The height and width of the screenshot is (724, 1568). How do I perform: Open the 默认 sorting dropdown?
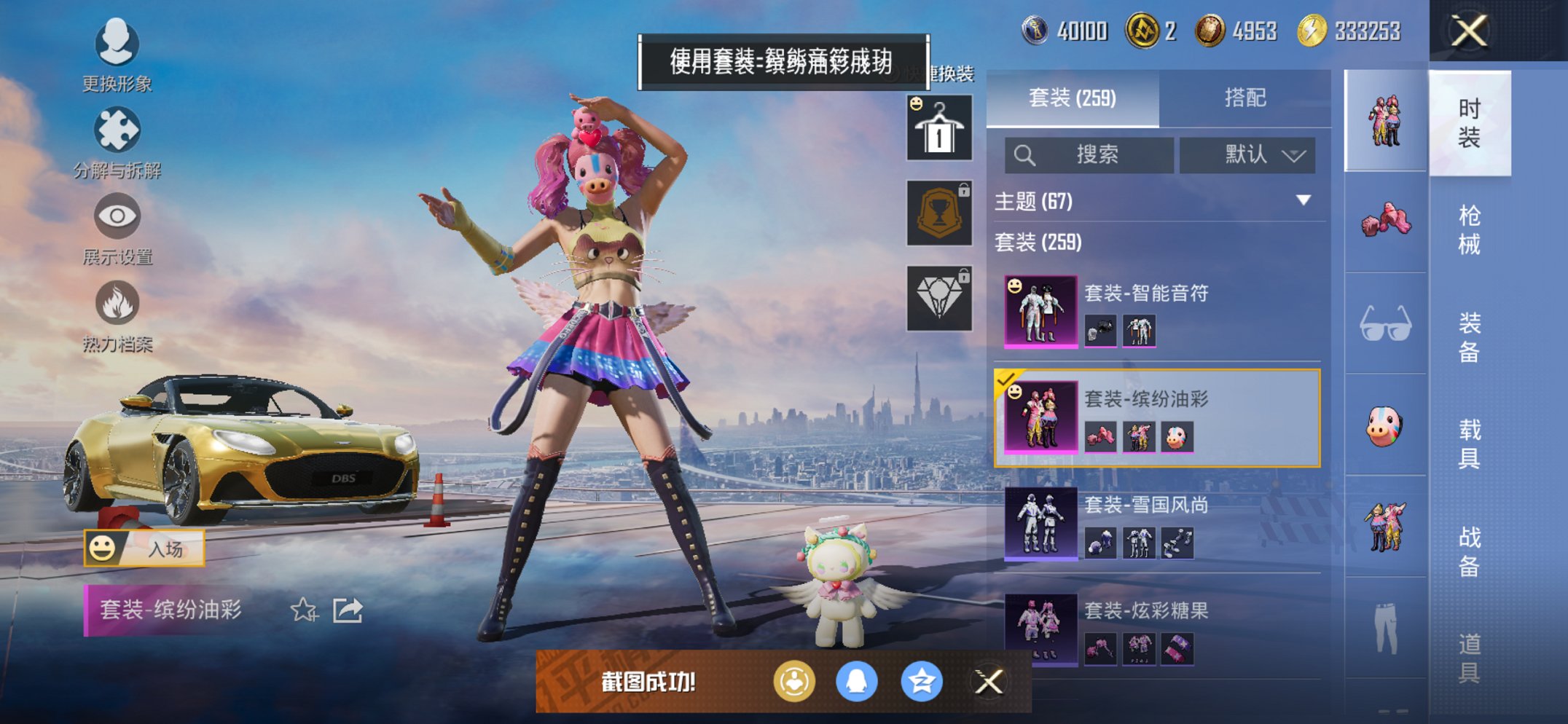pyautogui.click(x=1248, y=155)
